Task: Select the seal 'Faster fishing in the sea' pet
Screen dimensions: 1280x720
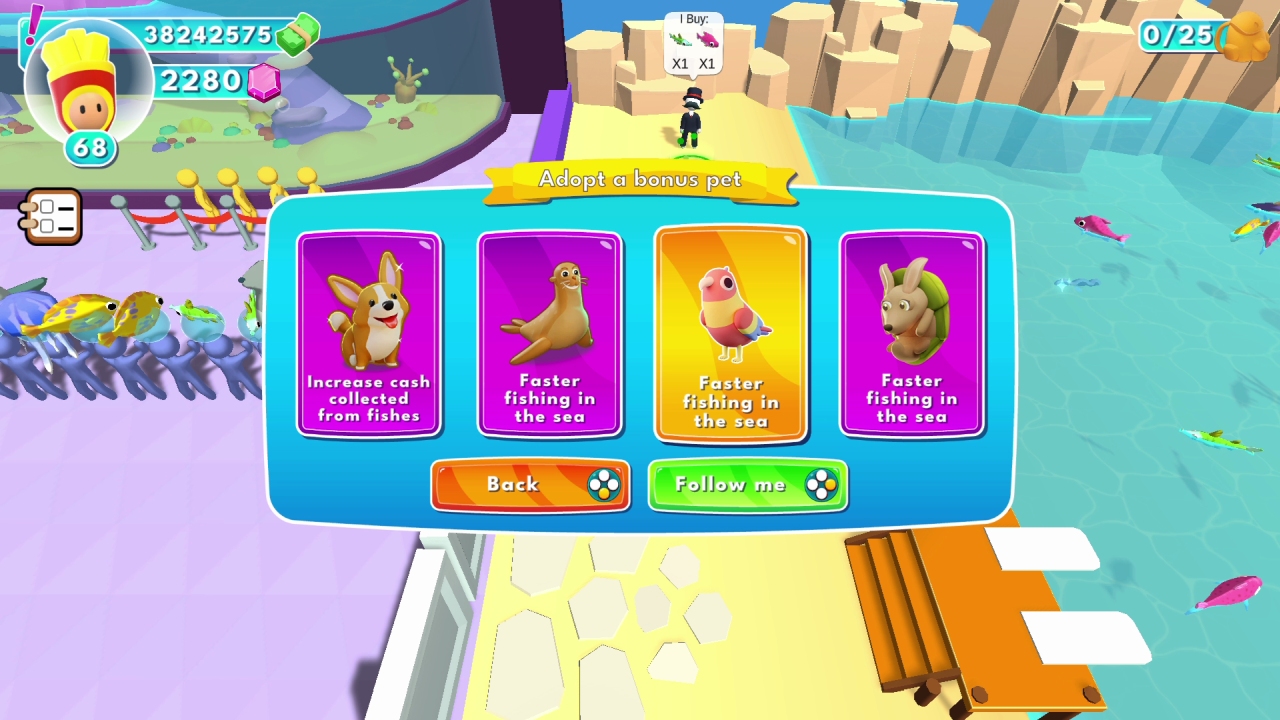Action: 549,333
